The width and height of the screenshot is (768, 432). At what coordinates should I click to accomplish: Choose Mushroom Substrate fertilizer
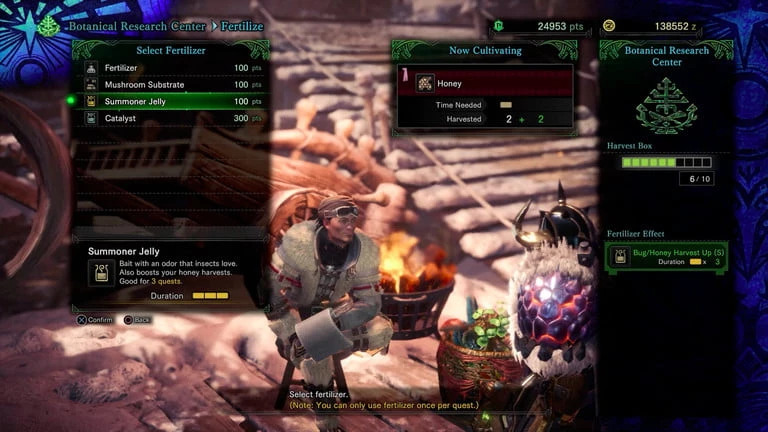(x=170, y=85)
